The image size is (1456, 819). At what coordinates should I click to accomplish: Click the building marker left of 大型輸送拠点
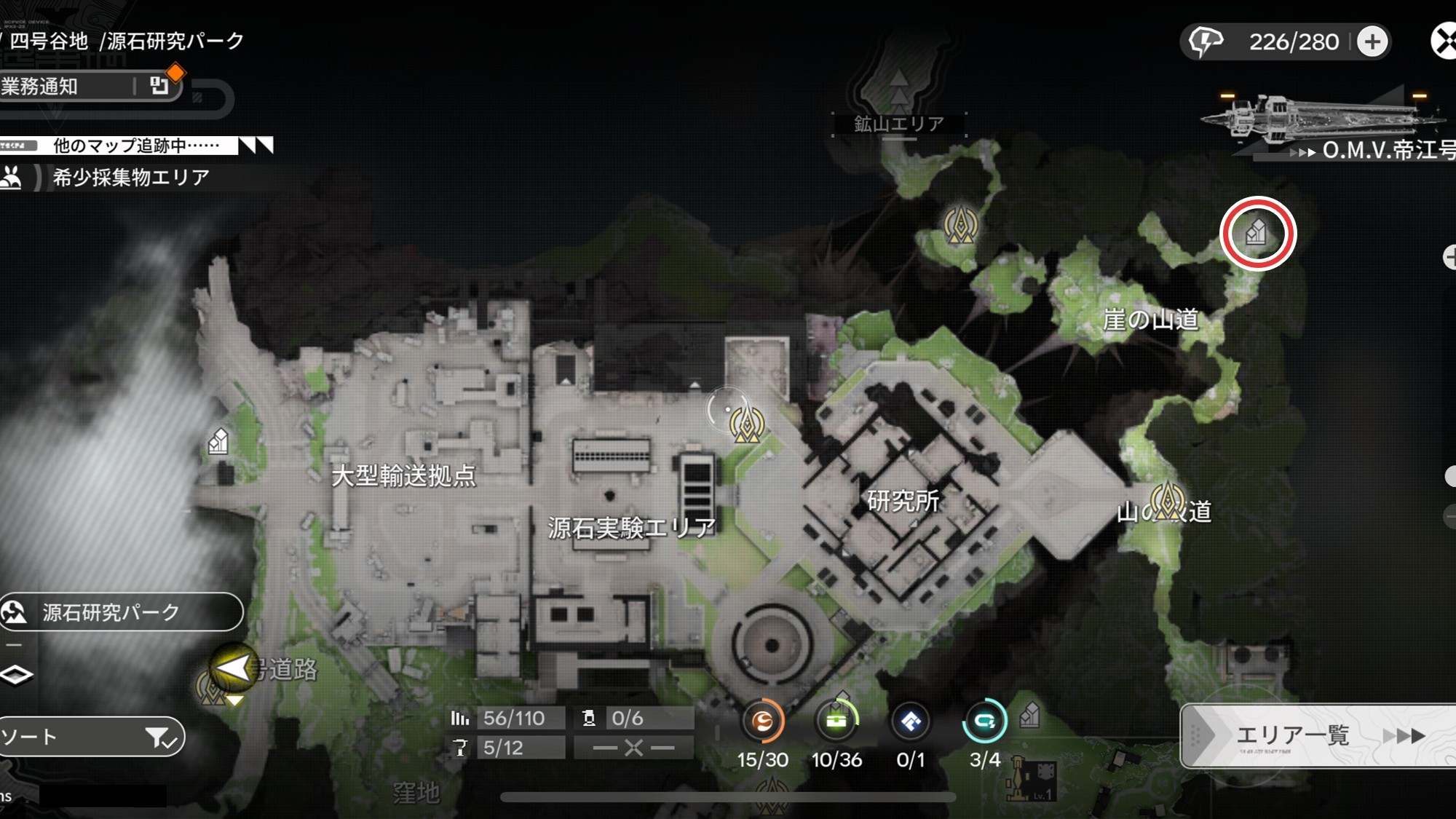(x=218, y=441)
